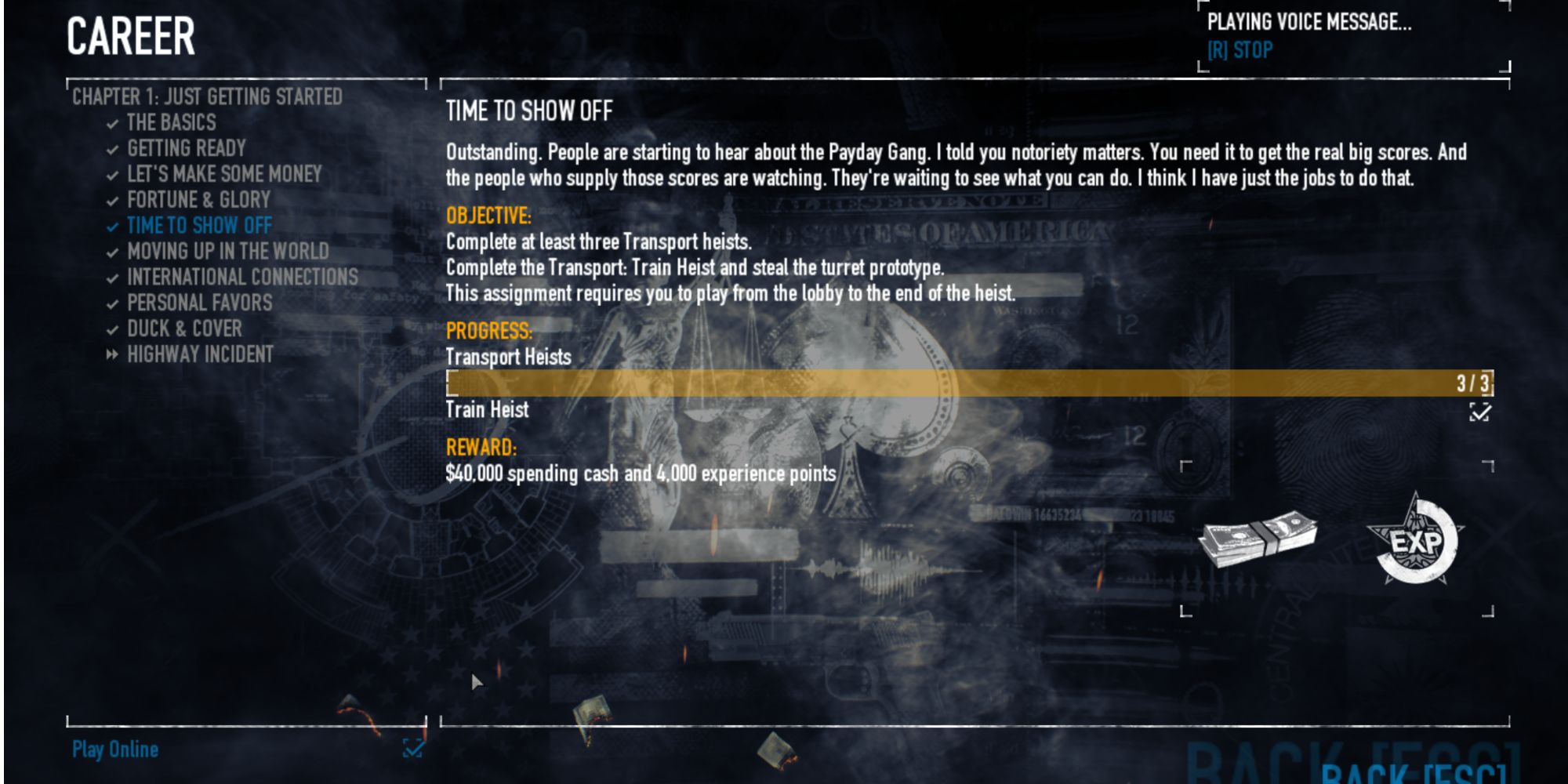Image resolution: width=1568 pixels, height=784 pixels.
Task: Click the checkbox beside Personal Favors
Action: click(111, 303)
